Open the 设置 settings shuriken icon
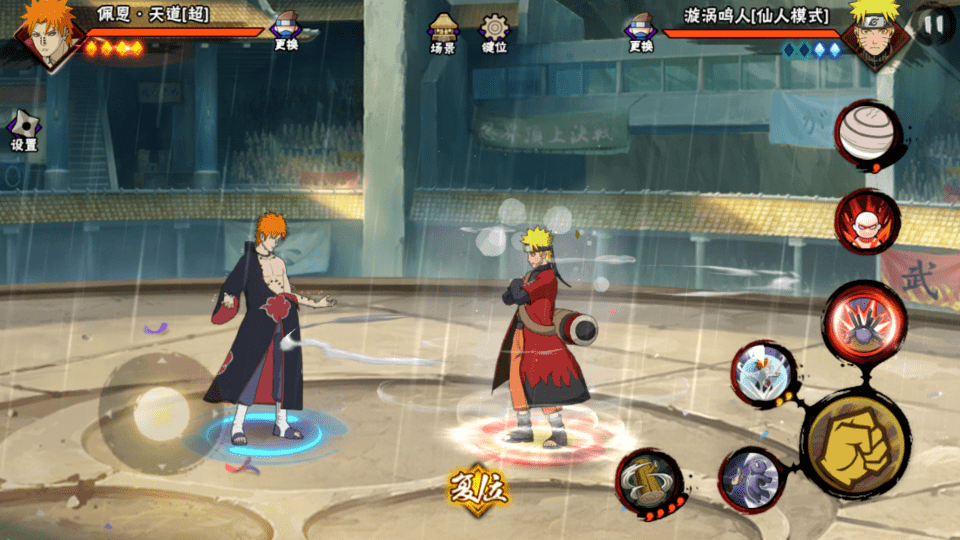 [x=24, y=129]
